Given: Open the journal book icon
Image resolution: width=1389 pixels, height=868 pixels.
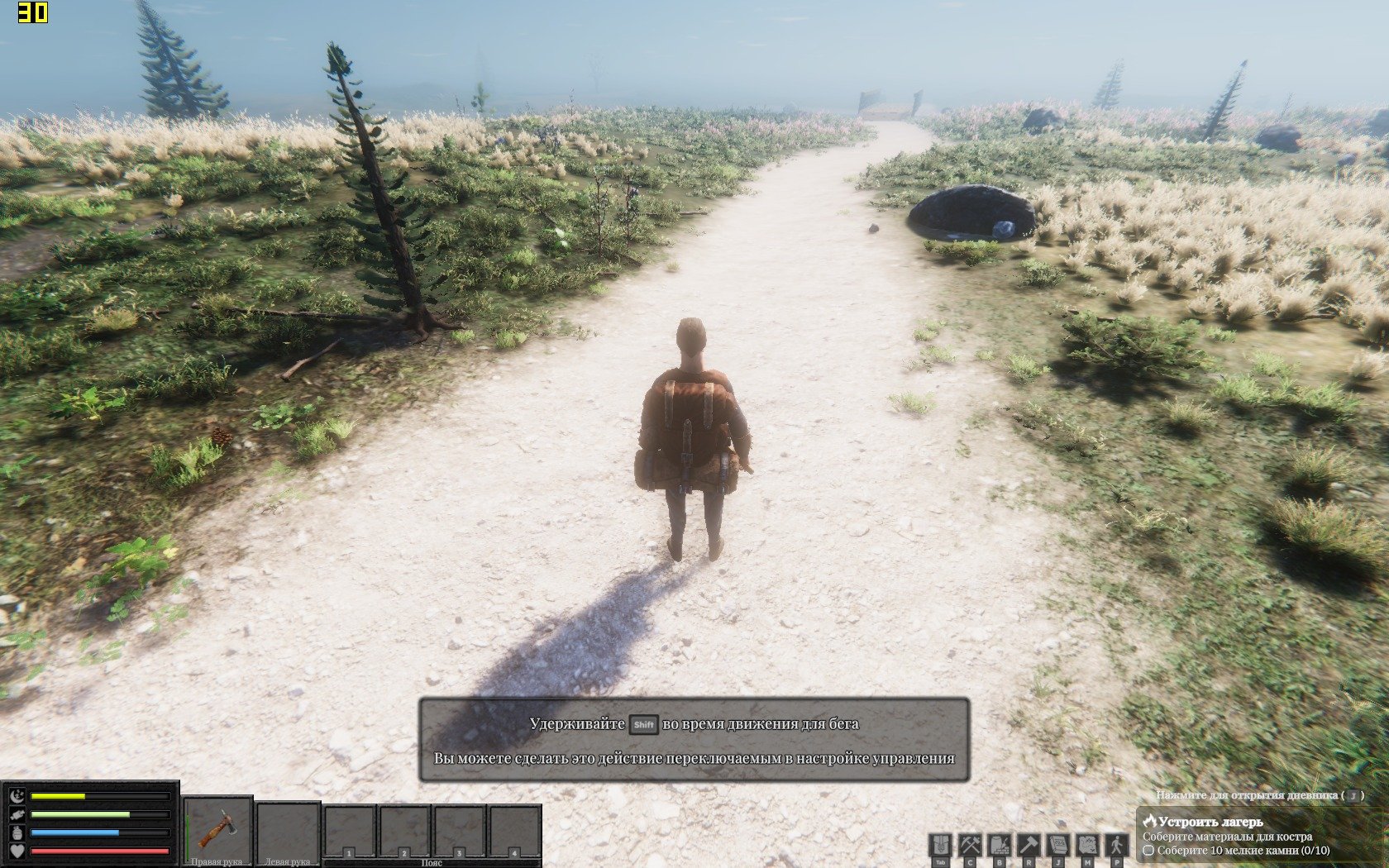Looking at the screenshot, I should 1057,845.
